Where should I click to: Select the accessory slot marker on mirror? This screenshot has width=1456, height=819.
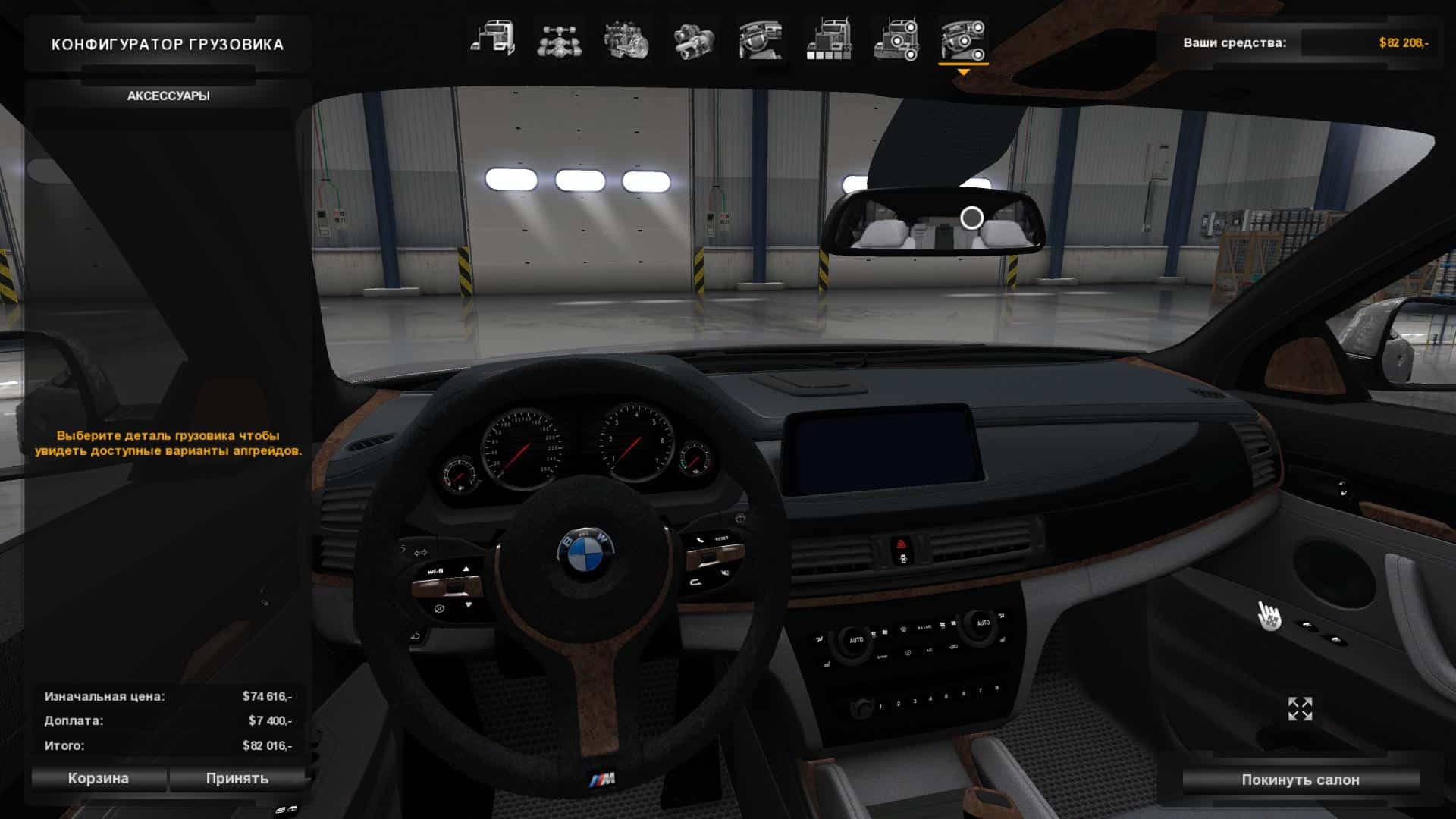click(x=971, y=218)
